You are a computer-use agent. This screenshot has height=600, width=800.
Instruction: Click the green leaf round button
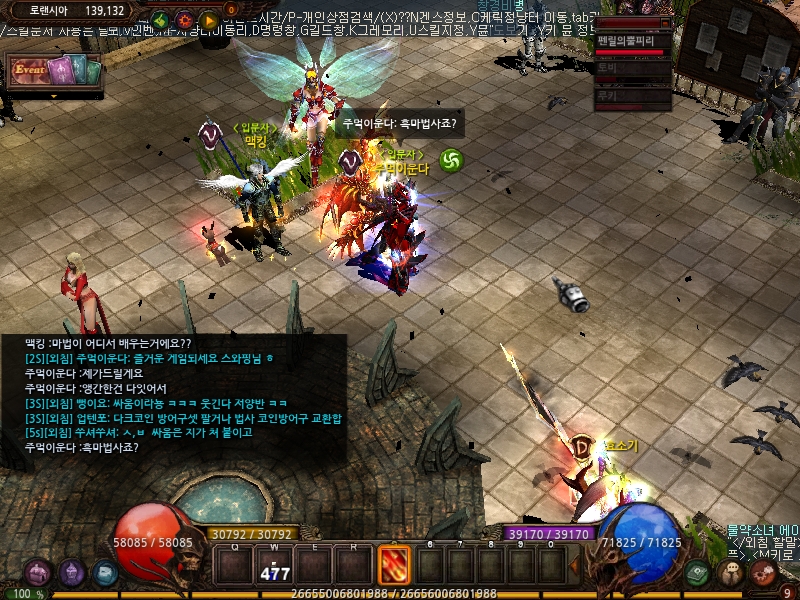[x=160, y=20]
